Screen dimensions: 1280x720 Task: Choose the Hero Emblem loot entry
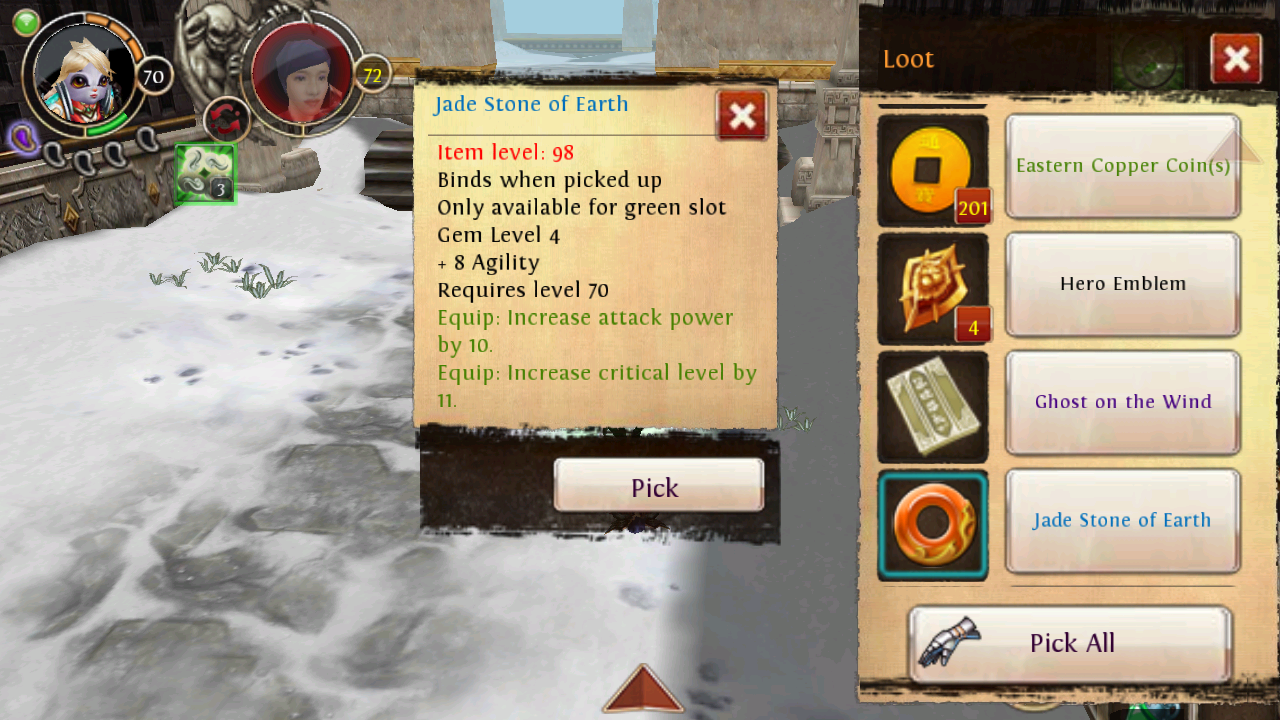click(x=1122, y=284)
